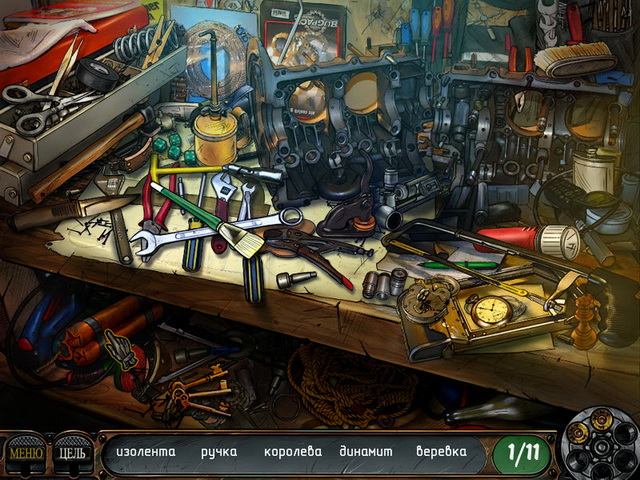Select the word изолента in the list

146,452
